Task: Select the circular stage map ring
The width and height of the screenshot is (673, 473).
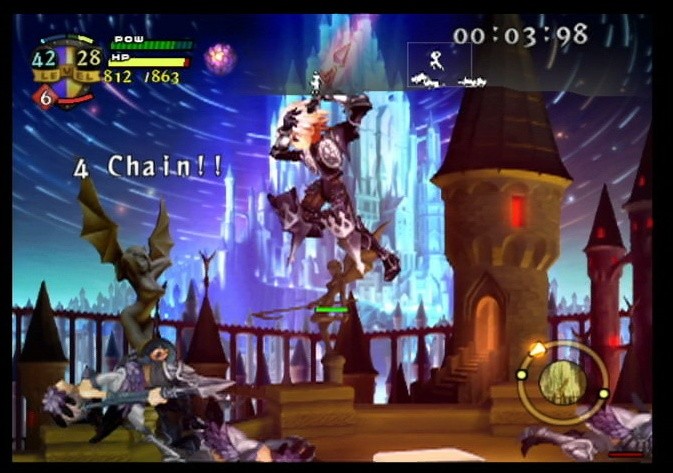Action: [x=562, y=381]
